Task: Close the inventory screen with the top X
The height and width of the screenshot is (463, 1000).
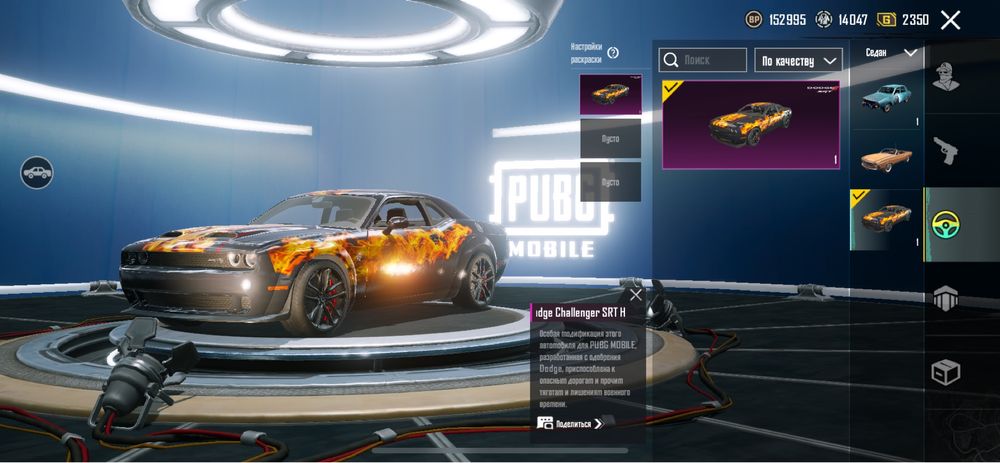Action: click(950, 20)
